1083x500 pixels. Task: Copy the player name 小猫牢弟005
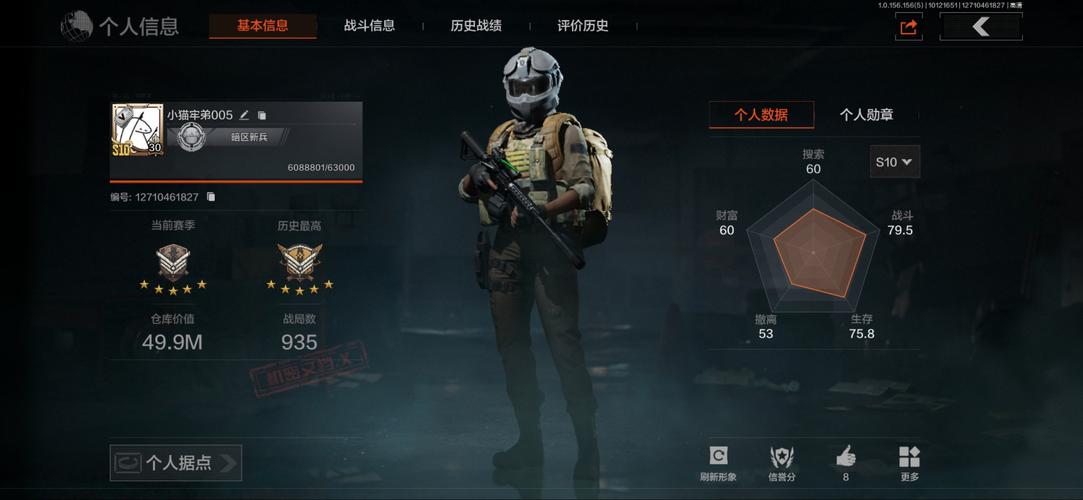coord(262,116)
